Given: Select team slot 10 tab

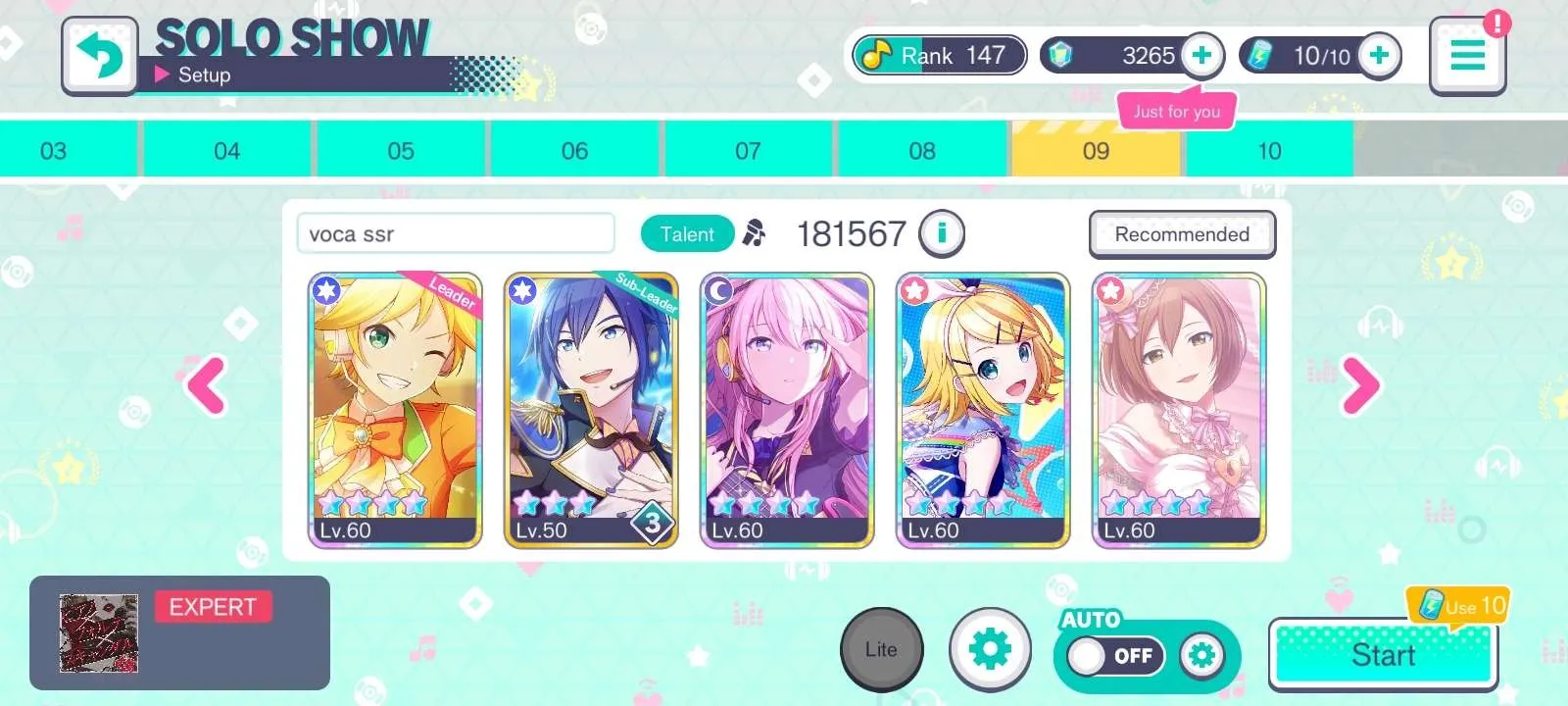Looking at the screenshot, I should point(1269,151).
